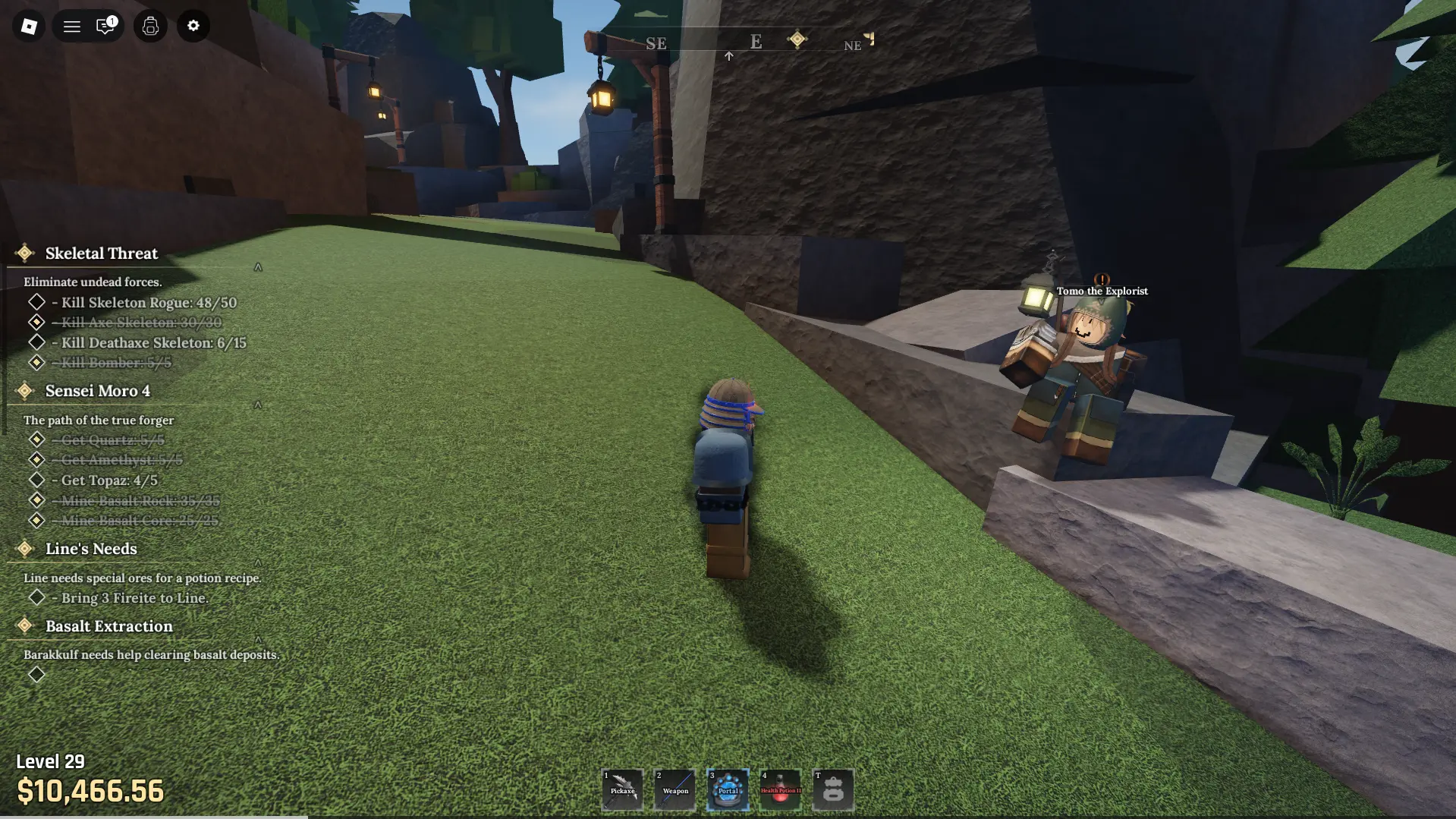Open the Roblox hamburger menu
The height and width of the screenshot is (819, 1456).
(x=71, y=26)
